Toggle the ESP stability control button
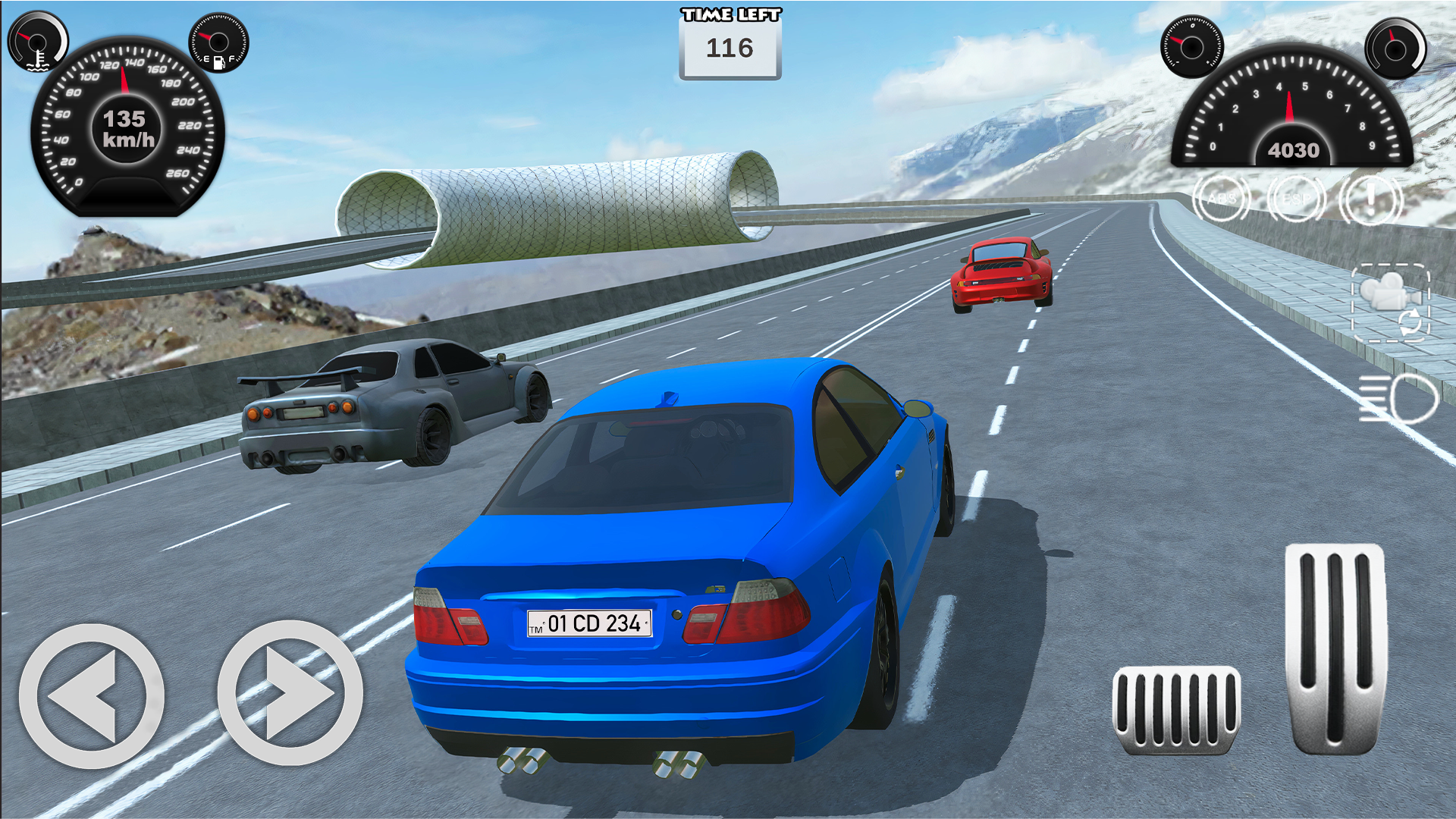Screen dimensions: 1456x819 coord(1296,199)
